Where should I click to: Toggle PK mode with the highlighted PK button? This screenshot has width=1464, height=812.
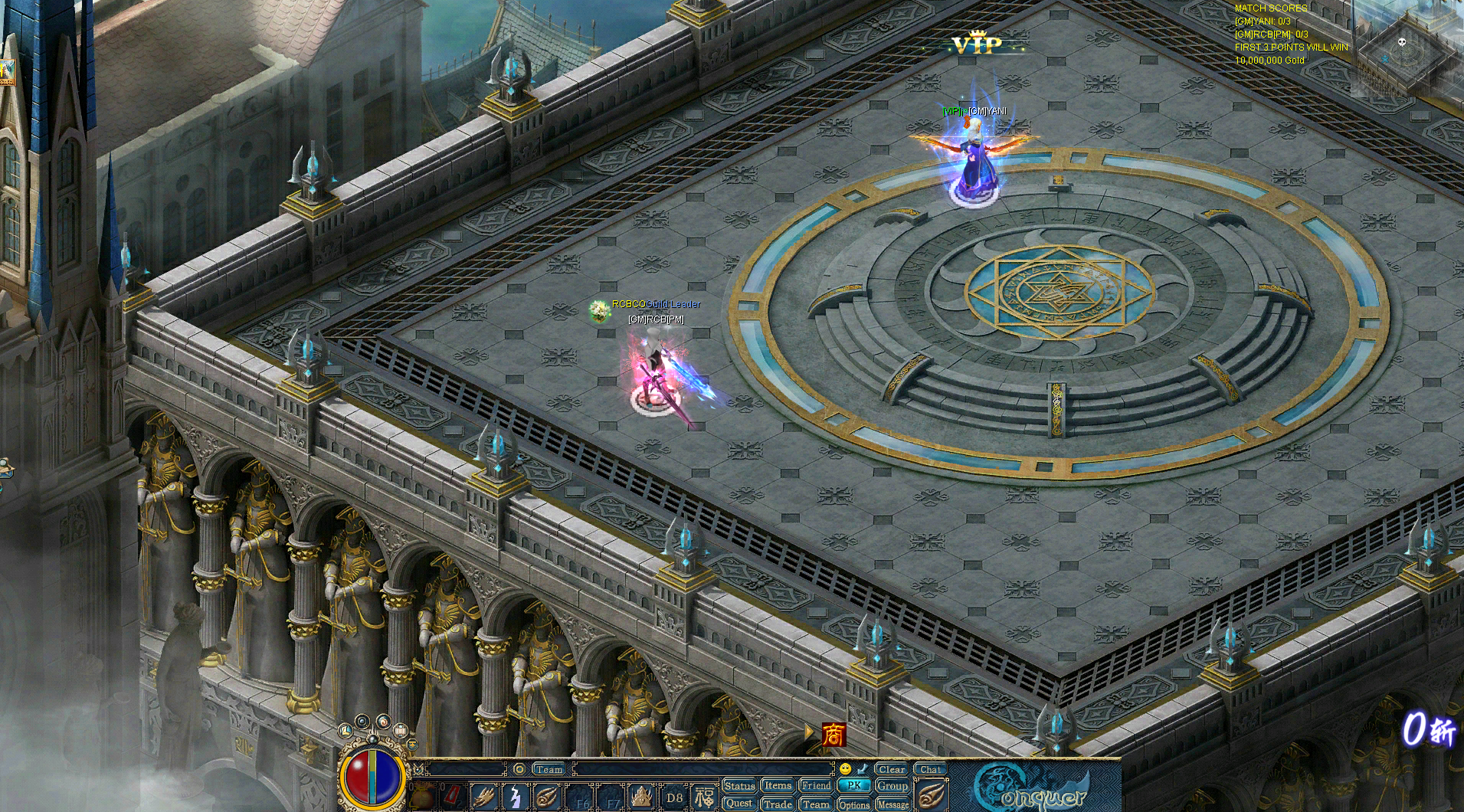(x=855, y=786)
